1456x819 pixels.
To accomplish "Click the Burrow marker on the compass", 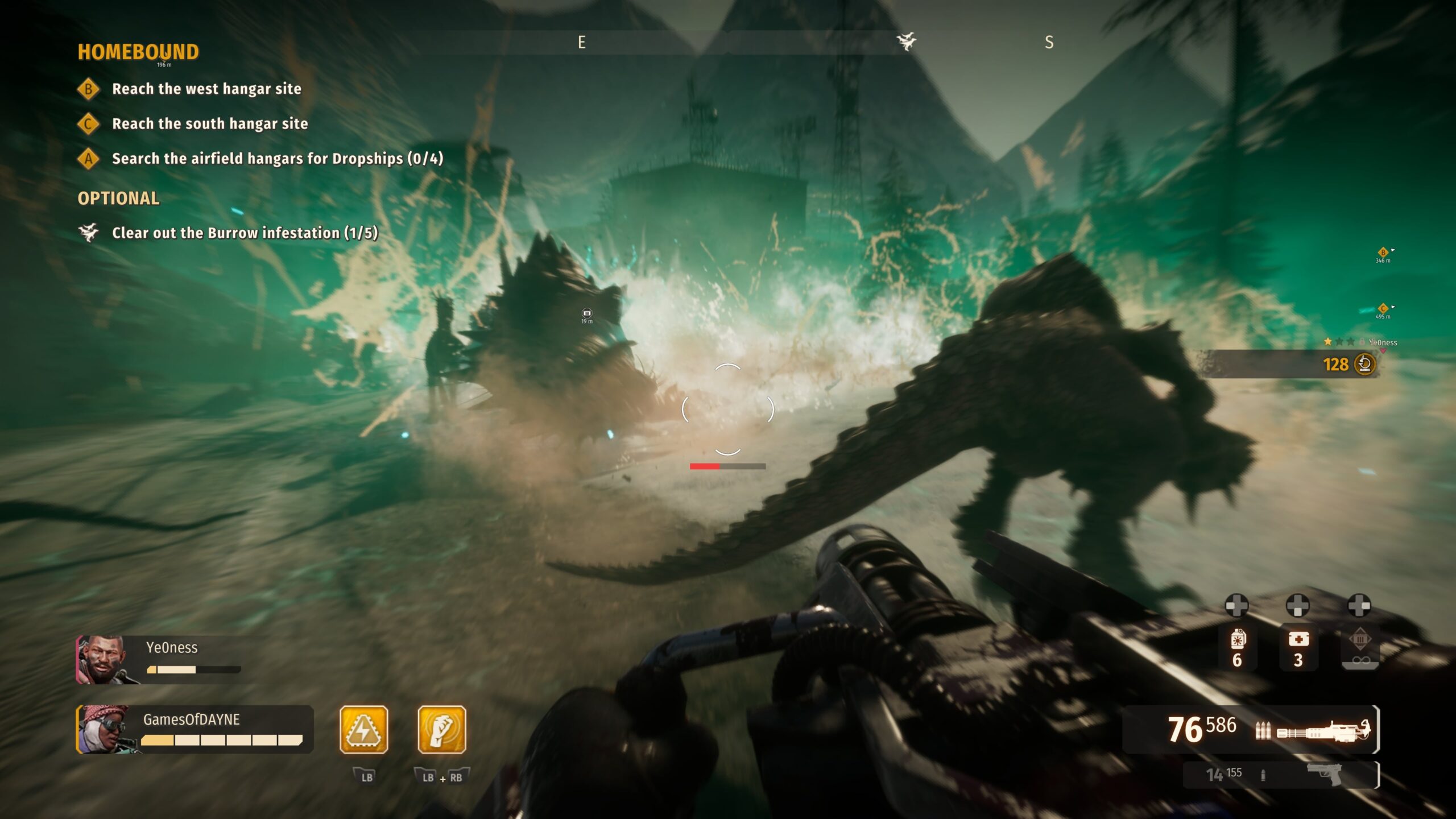I will 907,42.
